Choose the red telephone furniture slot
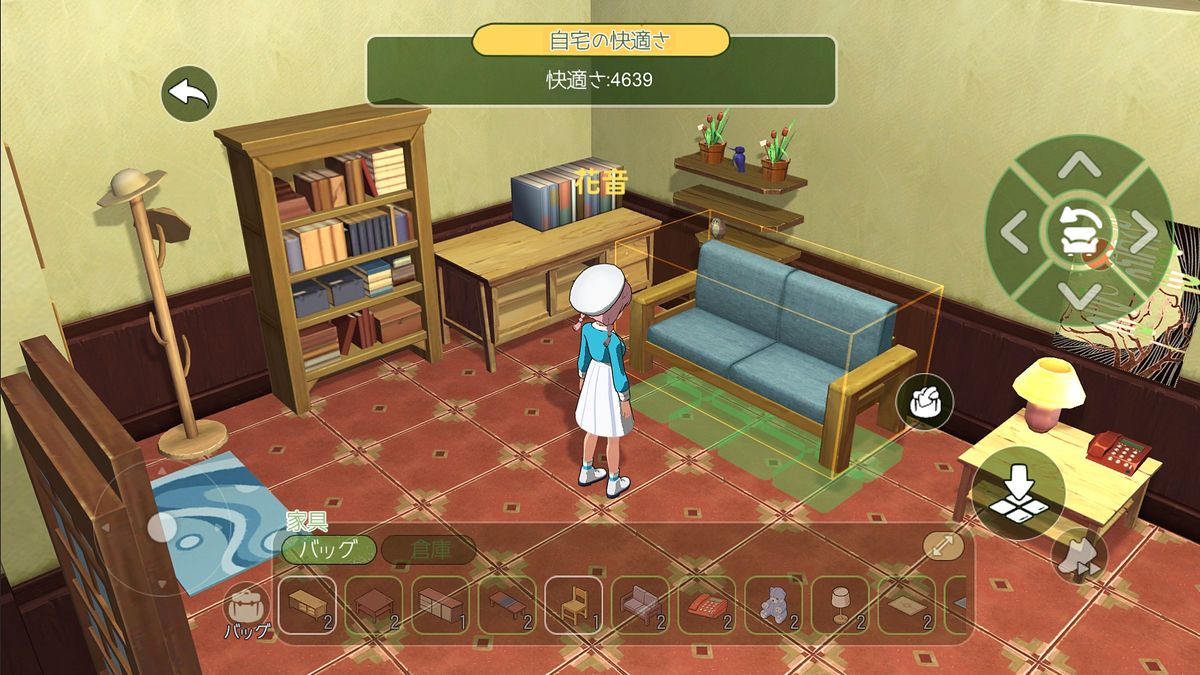 pyautogui.click(x=706, y=606)
